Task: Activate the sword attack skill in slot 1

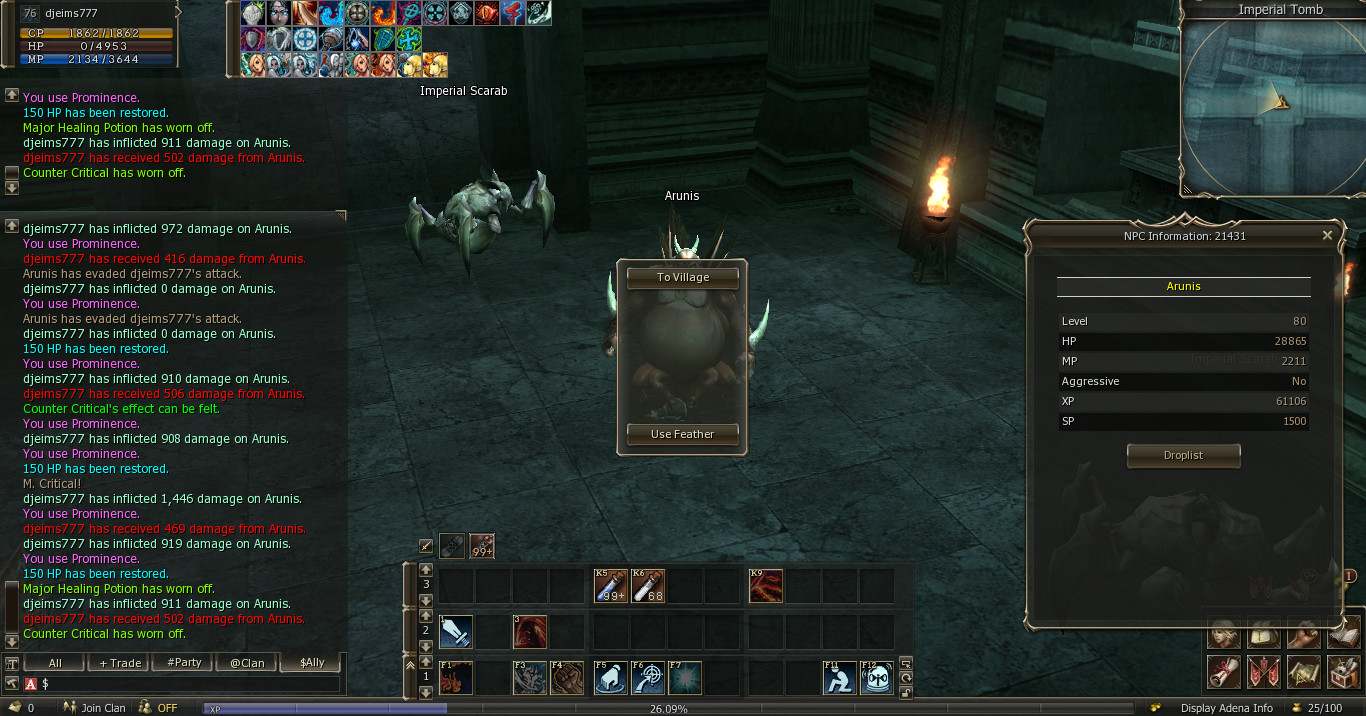Action: 455,632
